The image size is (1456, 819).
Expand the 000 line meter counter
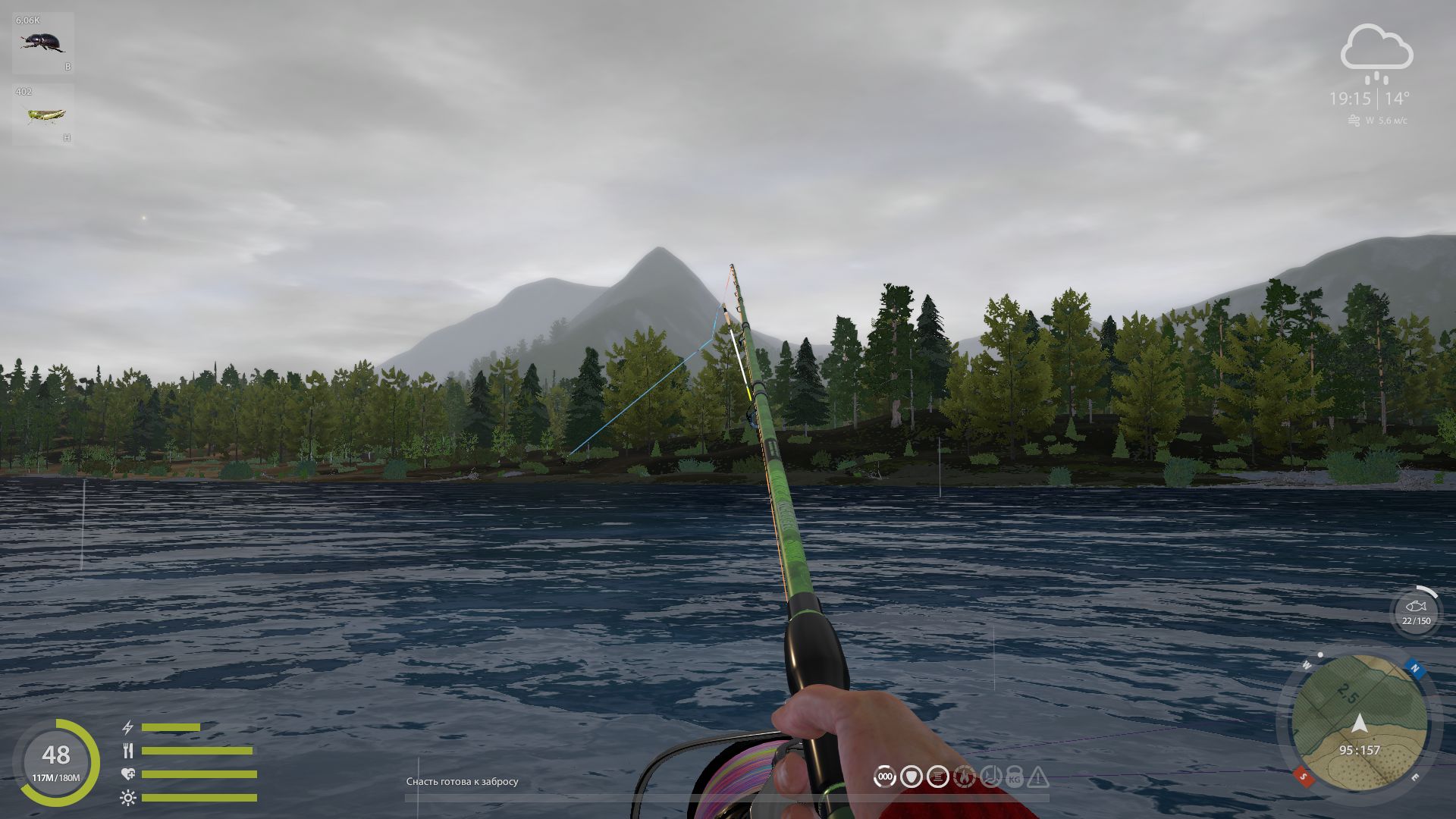coord(883,776)
